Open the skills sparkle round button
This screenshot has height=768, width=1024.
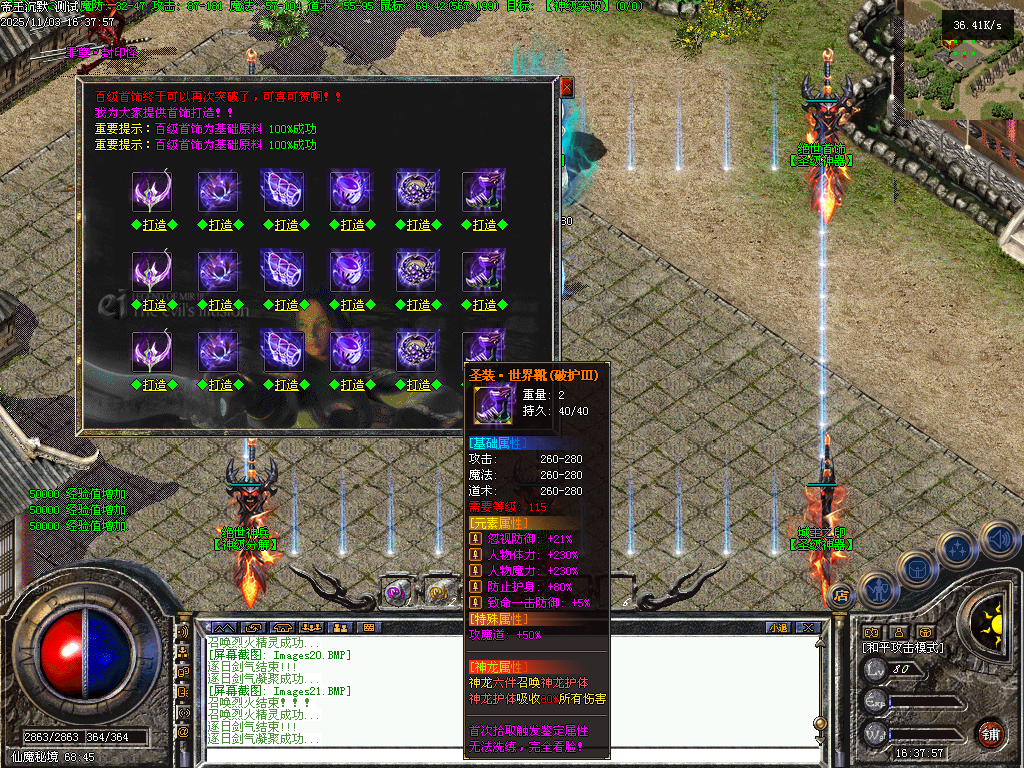(957, 548)
